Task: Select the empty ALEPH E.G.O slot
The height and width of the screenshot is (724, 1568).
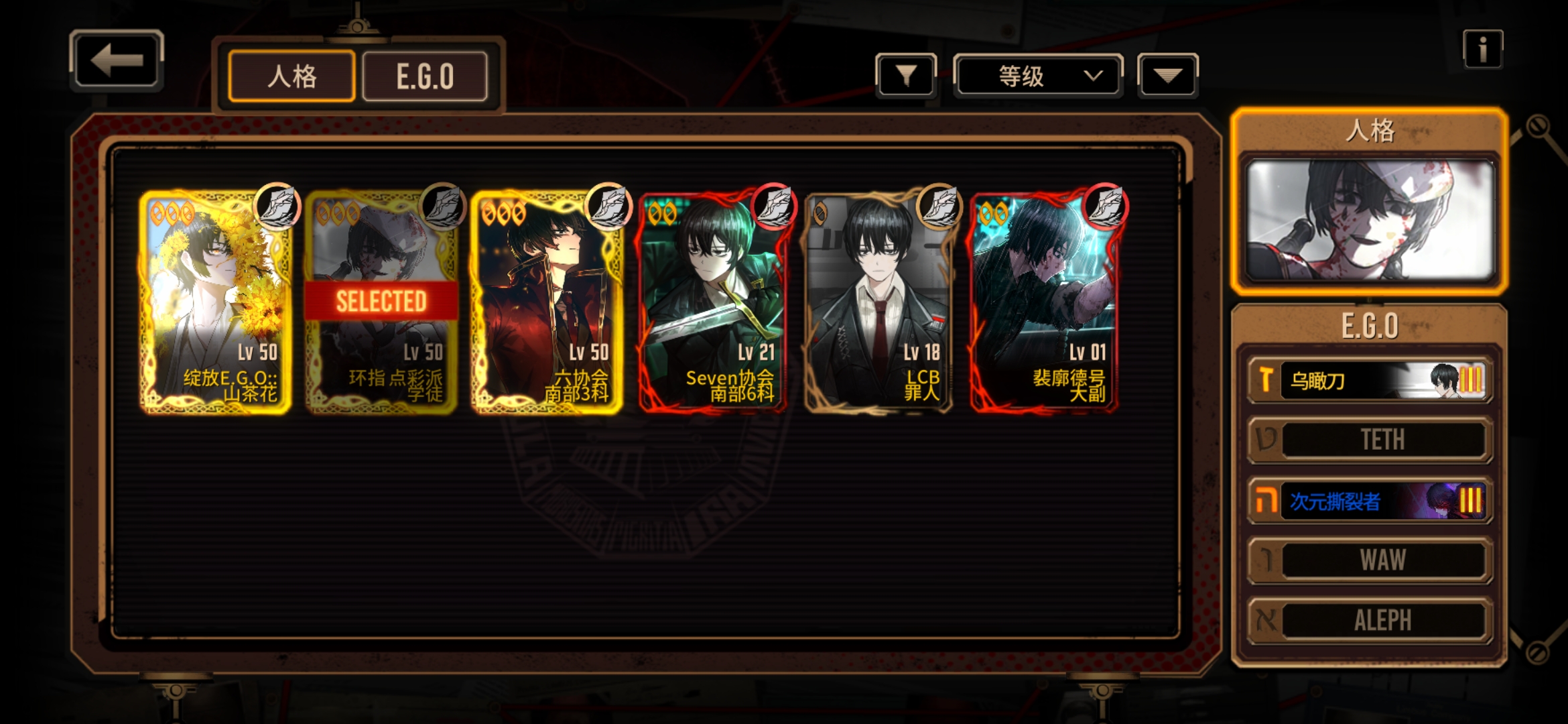Action: click(x=1370, y=620)
